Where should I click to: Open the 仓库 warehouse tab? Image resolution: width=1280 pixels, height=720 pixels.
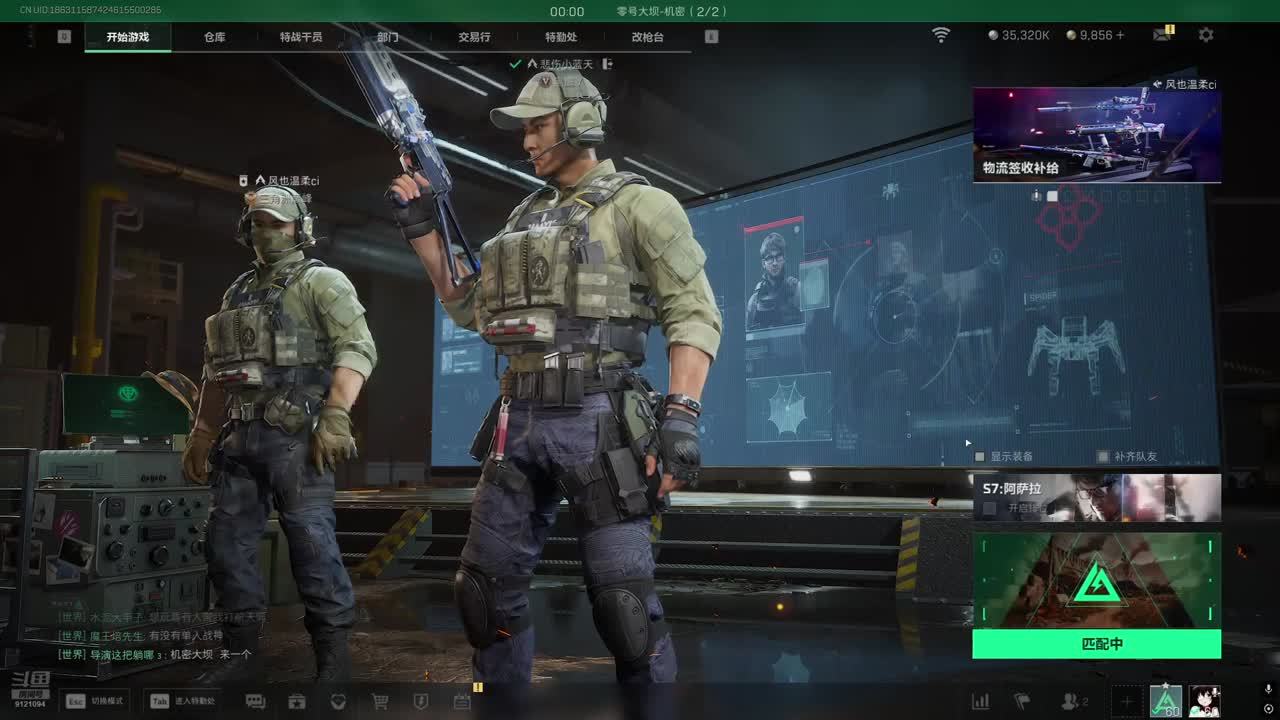(215, 37)
